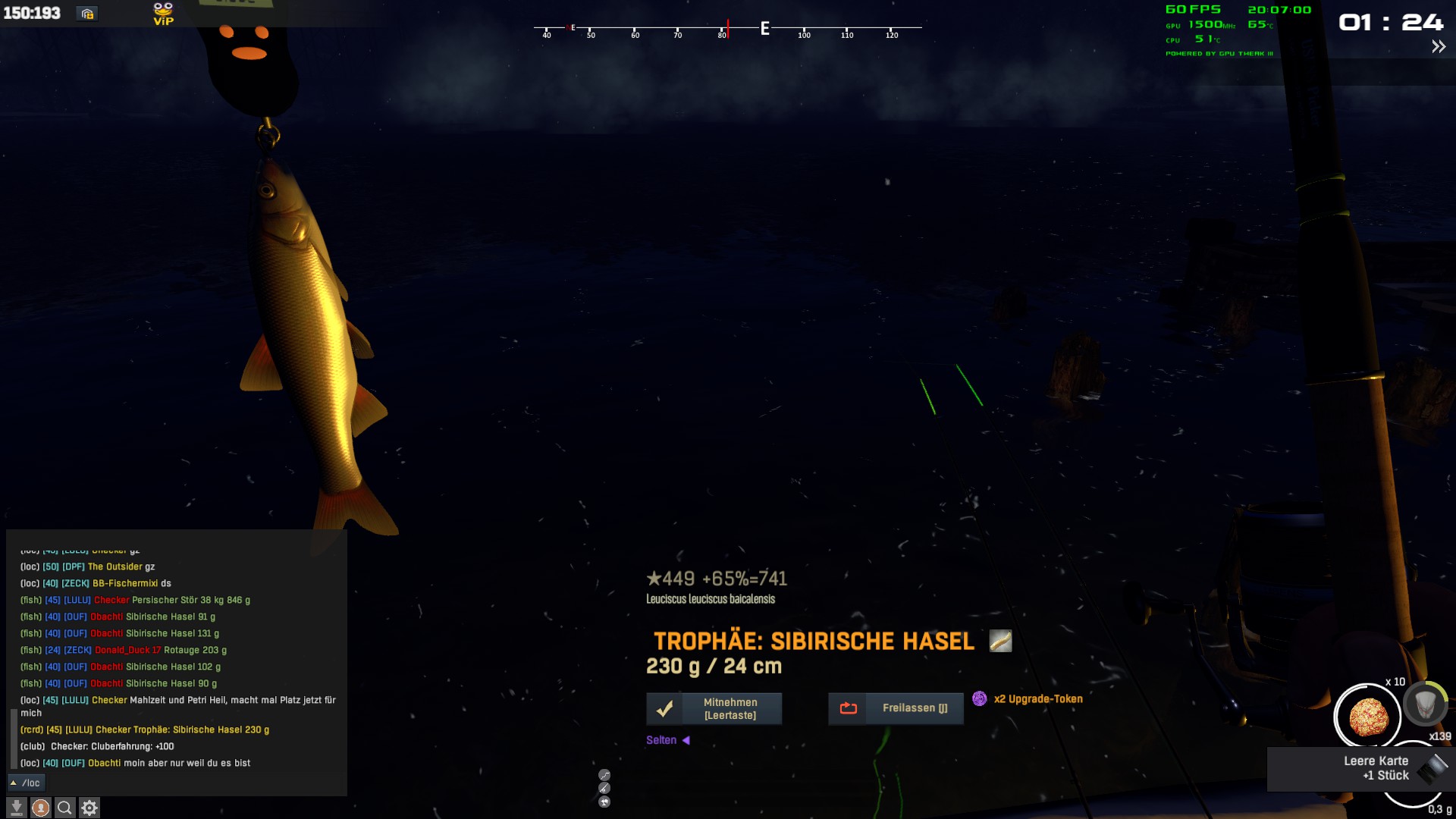The height and width of the screenshot is (819, 1456).
Task: Release the fish with the Freilassen button
Action: pyautogui.click(x=896, y=708)
